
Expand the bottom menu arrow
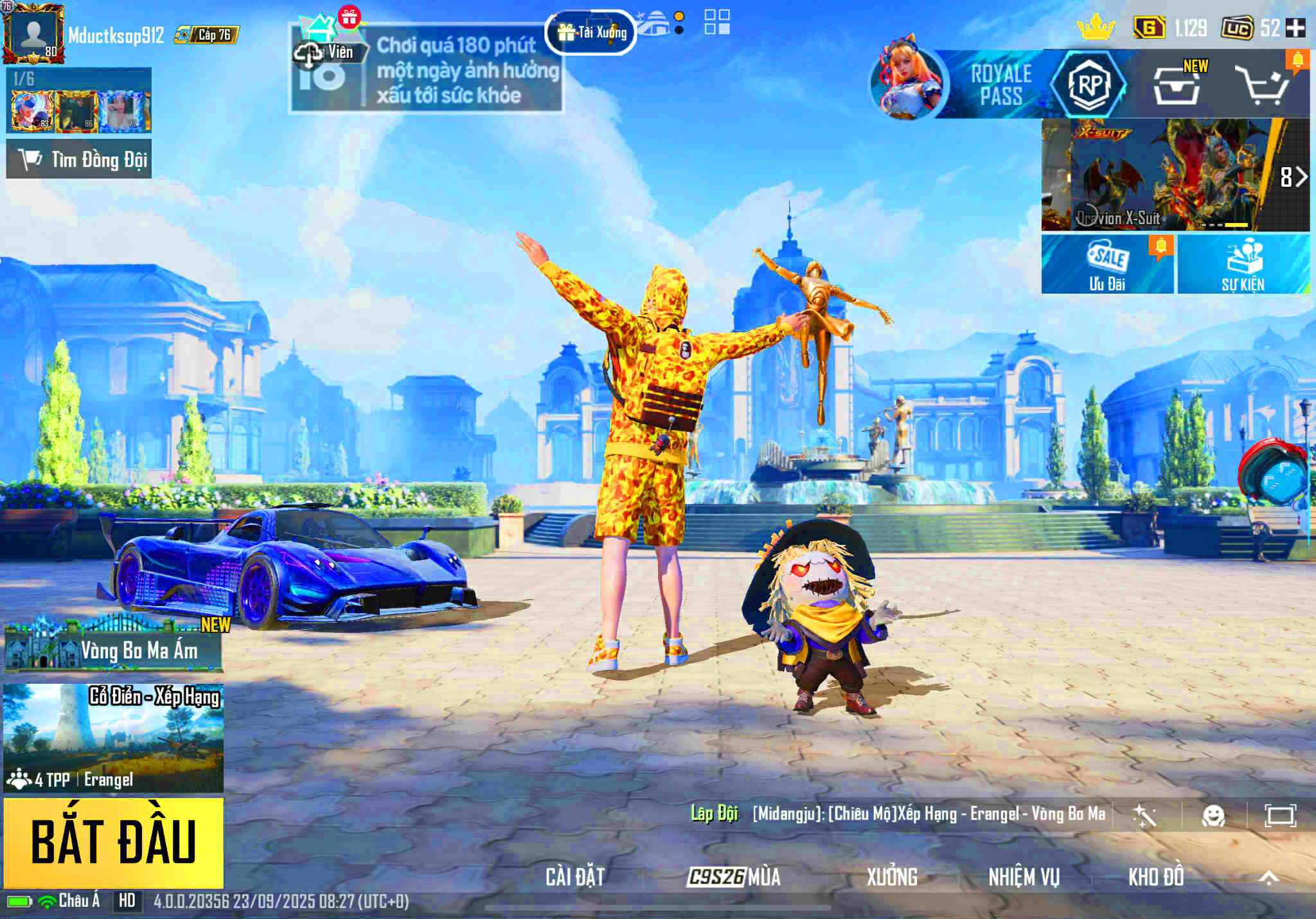tap(1268, 878)
